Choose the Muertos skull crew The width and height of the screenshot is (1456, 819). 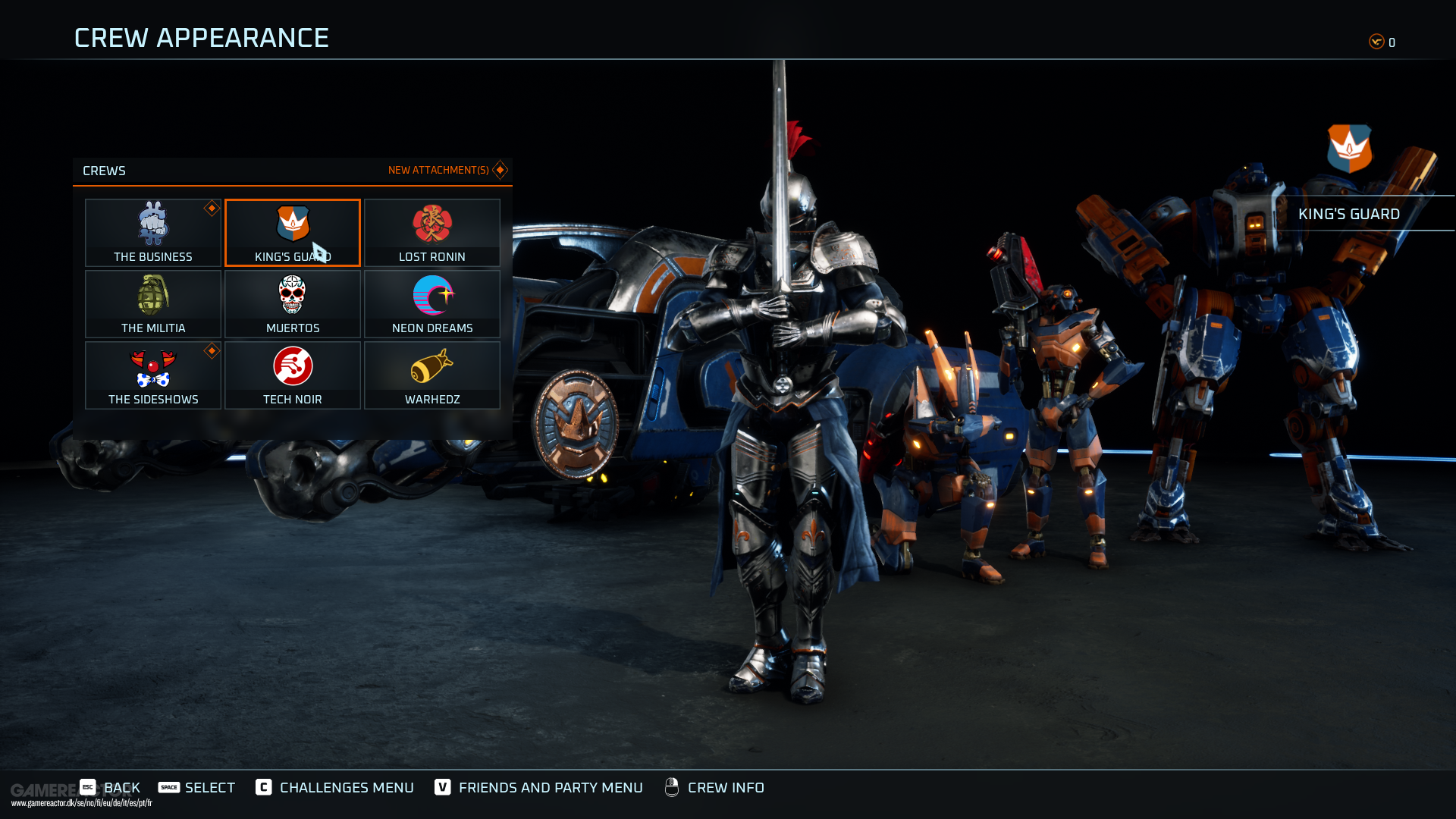click(293, 303)
